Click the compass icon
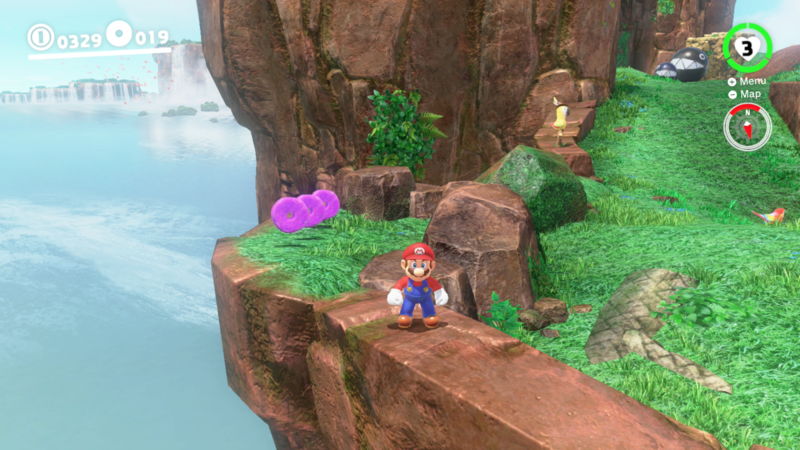This screenshot has height=450, width=800. click(747, 127)
